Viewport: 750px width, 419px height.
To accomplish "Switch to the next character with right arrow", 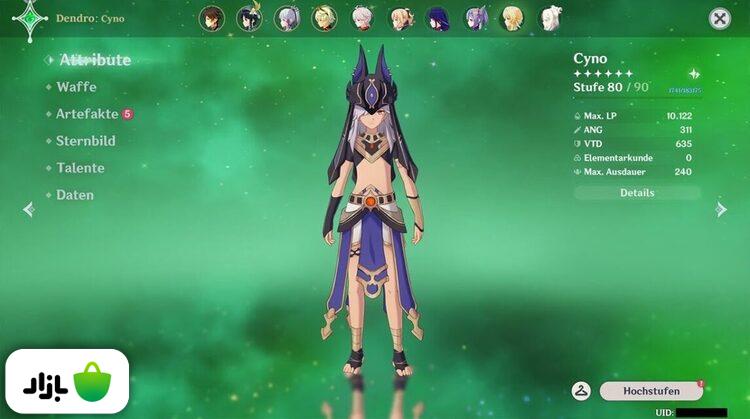I will (721, 209).
